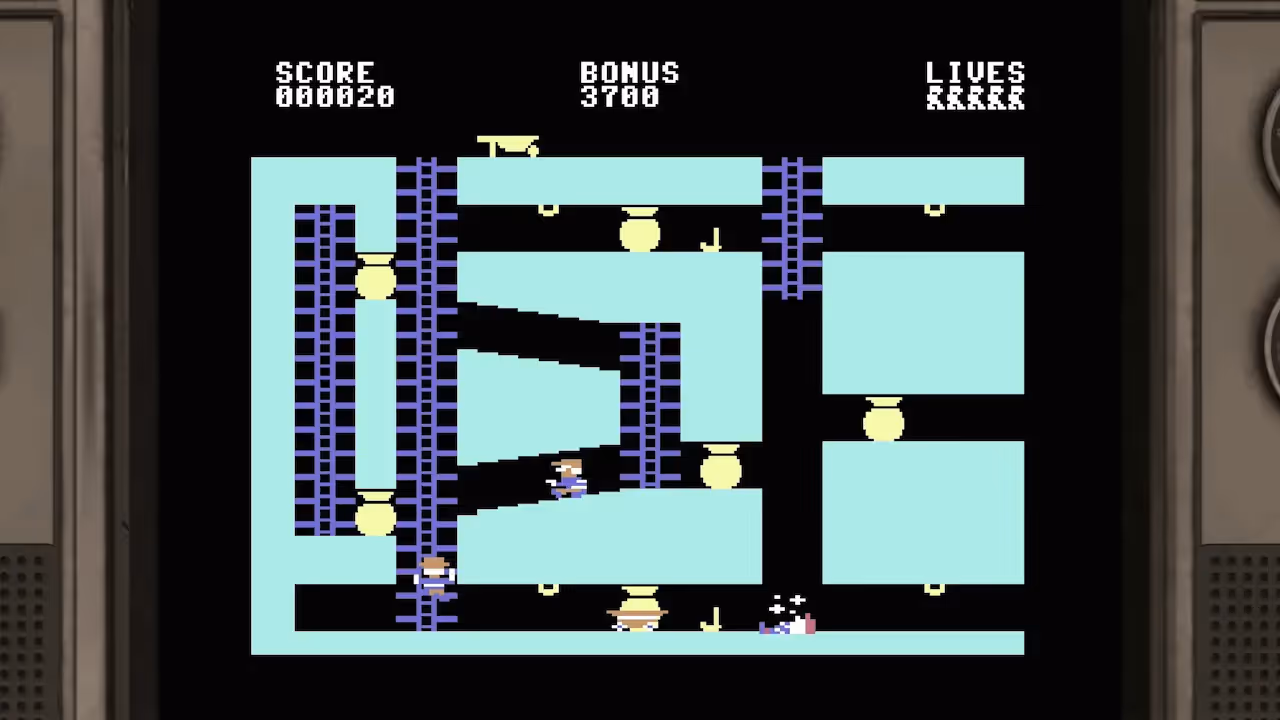Click the money bag below the top platform
The width and height of the screenshot is (1280, 720).
tap(638, 232)
